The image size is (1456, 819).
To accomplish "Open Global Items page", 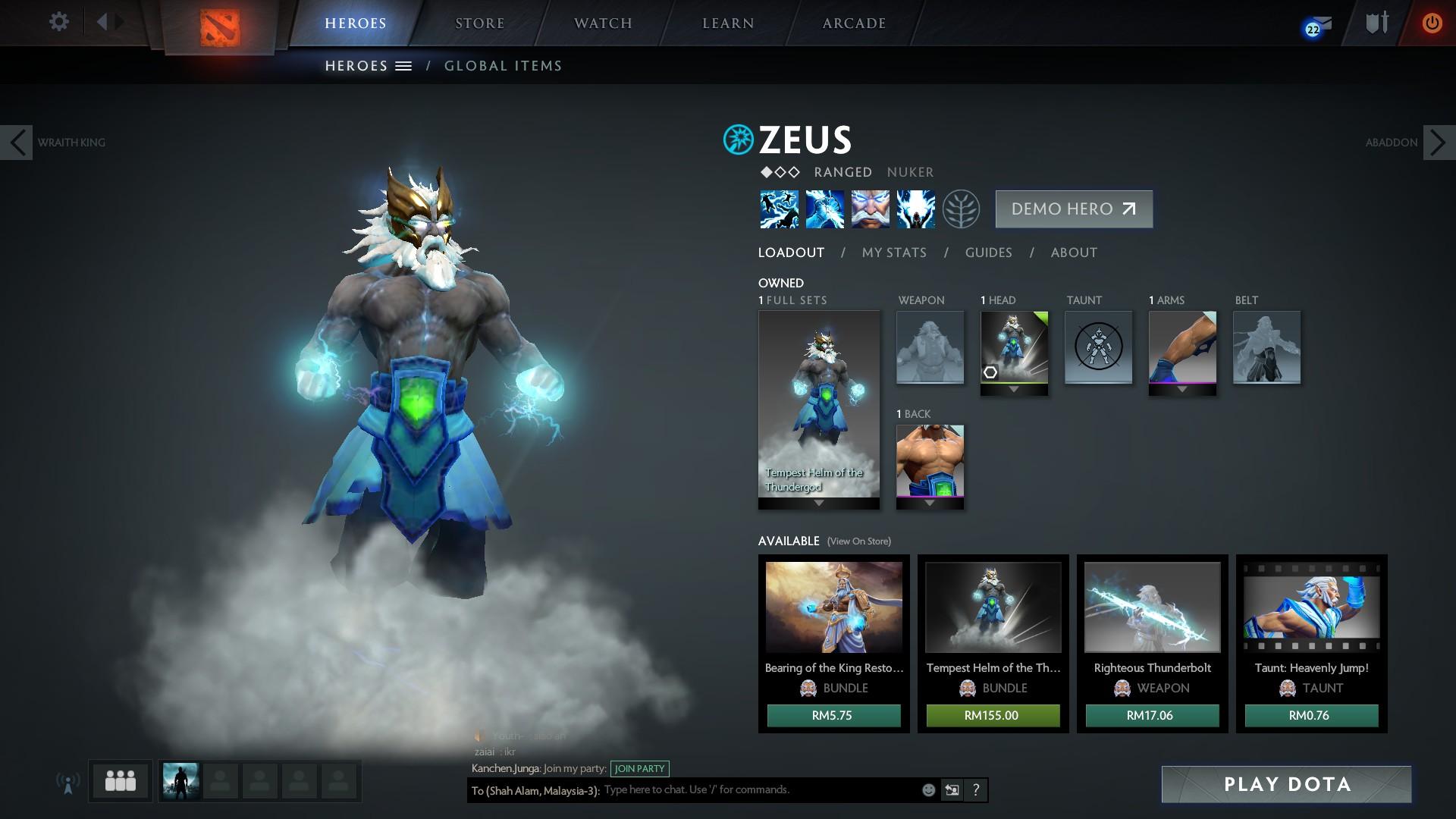I will coord(503,66).
